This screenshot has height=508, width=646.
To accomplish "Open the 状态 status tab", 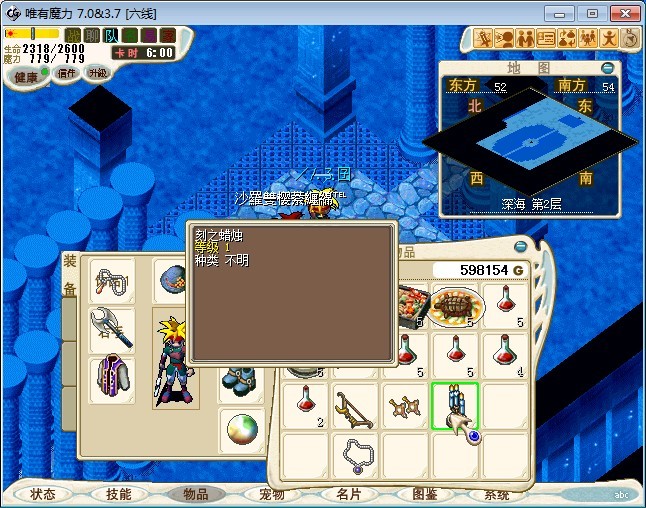I will [x=43, y=494].
